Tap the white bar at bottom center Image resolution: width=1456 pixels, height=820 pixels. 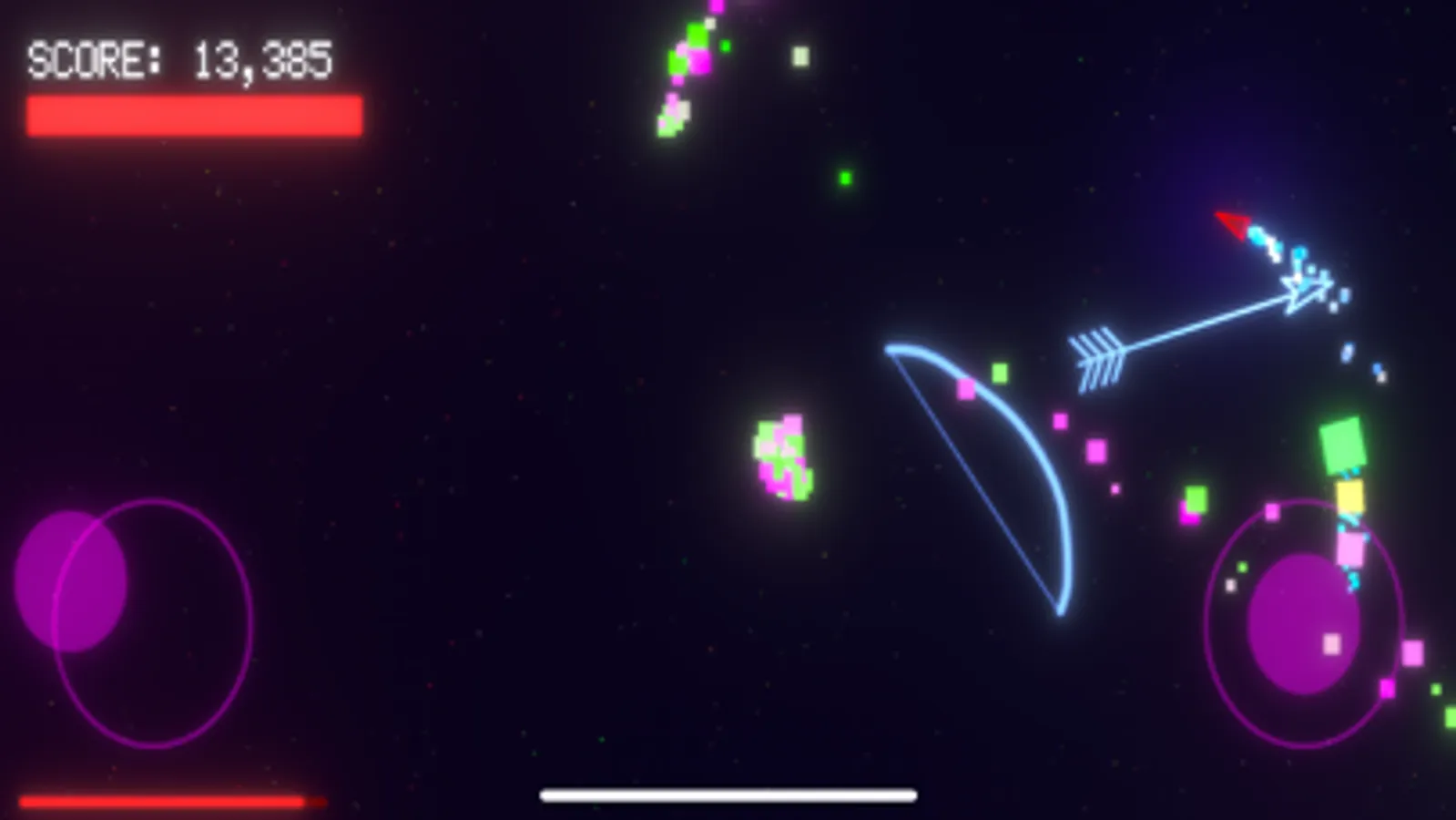point(728,794)
